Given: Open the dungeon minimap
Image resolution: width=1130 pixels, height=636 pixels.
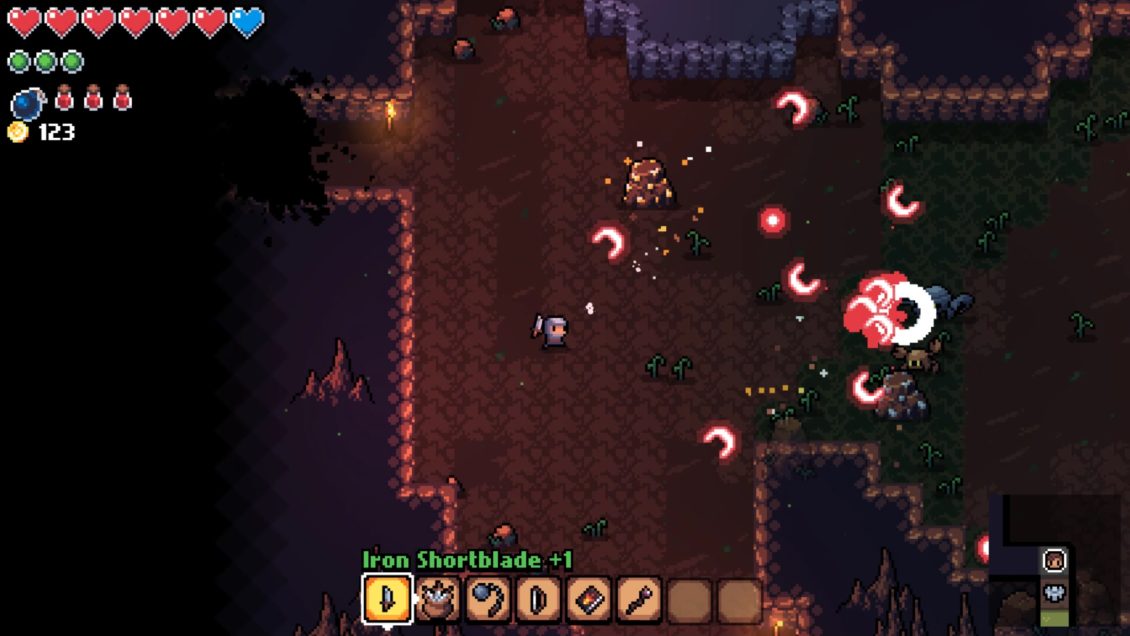Looking at the screenshot, I should coord(1058,560).
